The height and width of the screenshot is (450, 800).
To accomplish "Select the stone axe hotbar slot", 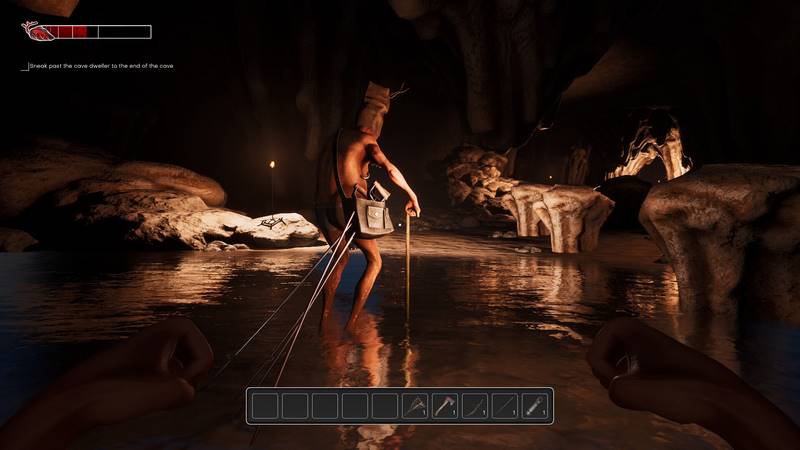I will coord(445,406).
